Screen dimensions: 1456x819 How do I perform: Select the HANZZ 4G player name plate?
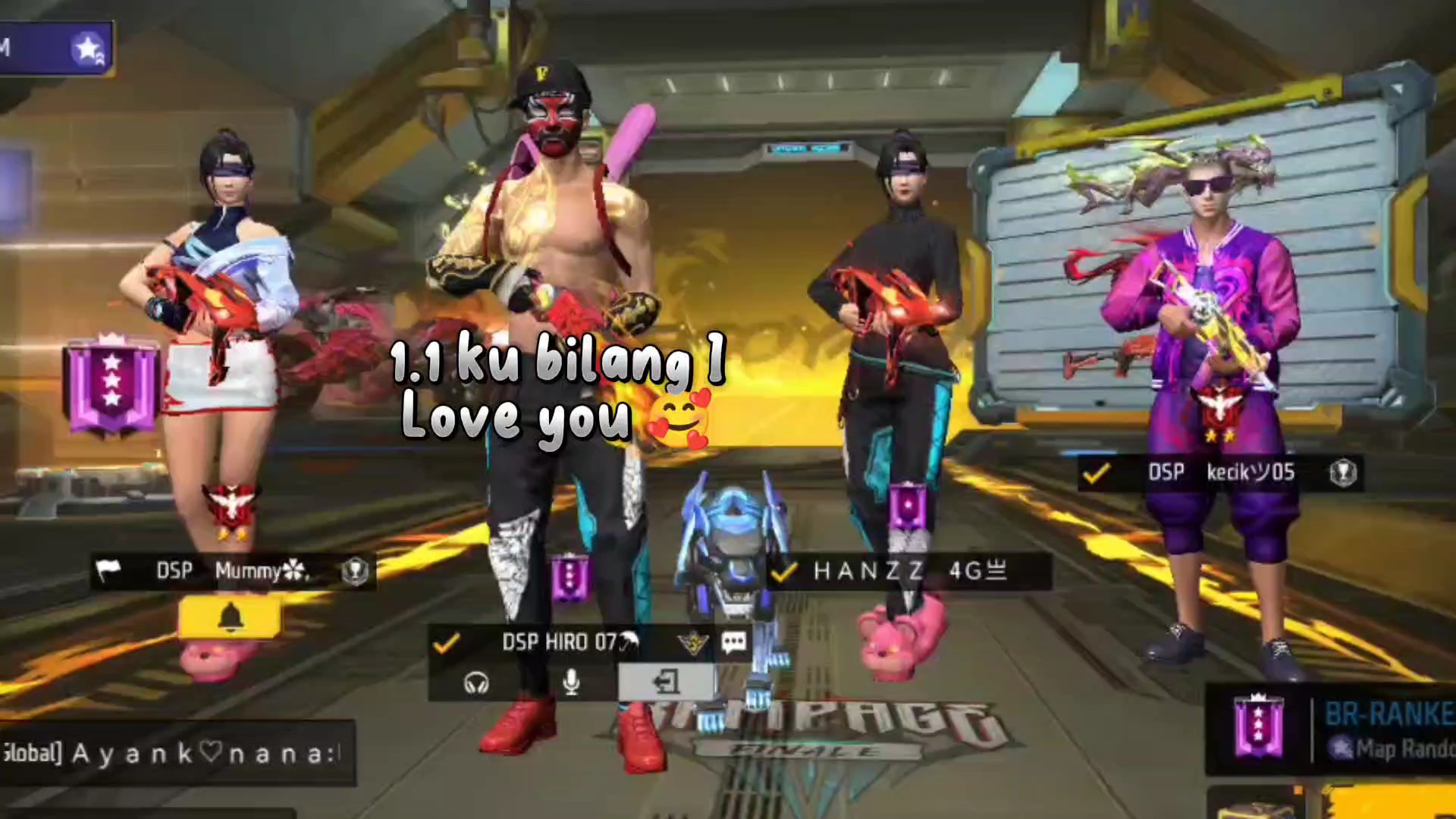pyautogui.click(x=908, y=571)
